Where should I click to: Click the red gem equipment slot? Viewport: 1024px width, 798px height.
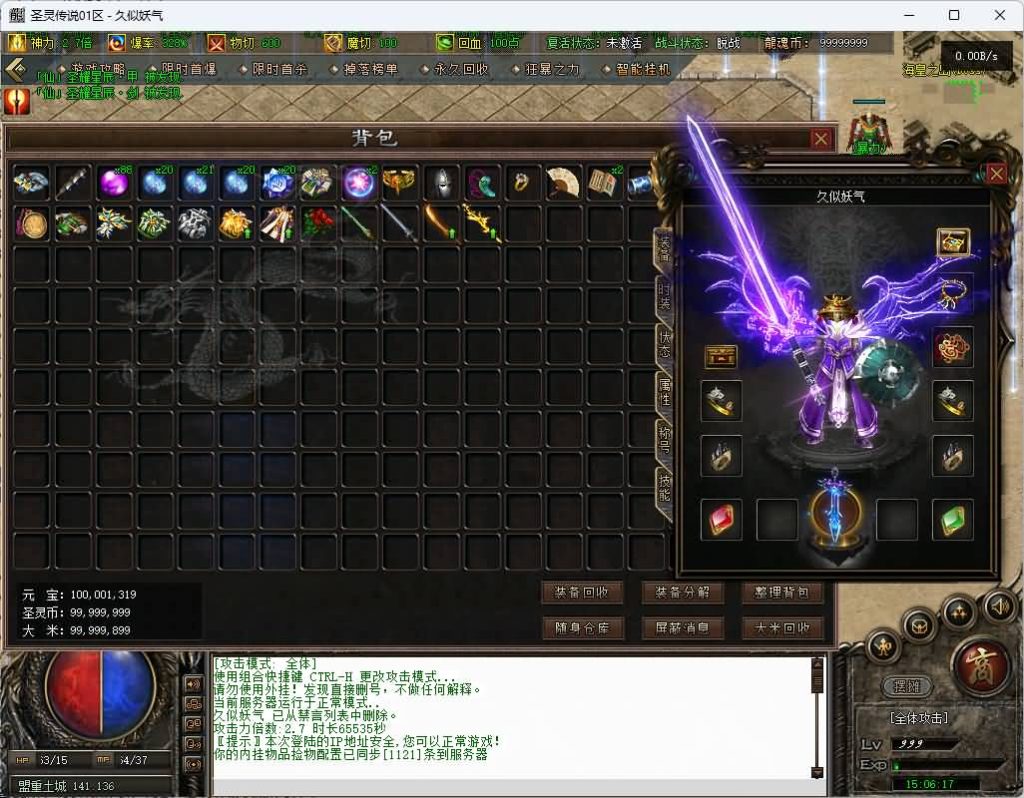coord(720,521)
